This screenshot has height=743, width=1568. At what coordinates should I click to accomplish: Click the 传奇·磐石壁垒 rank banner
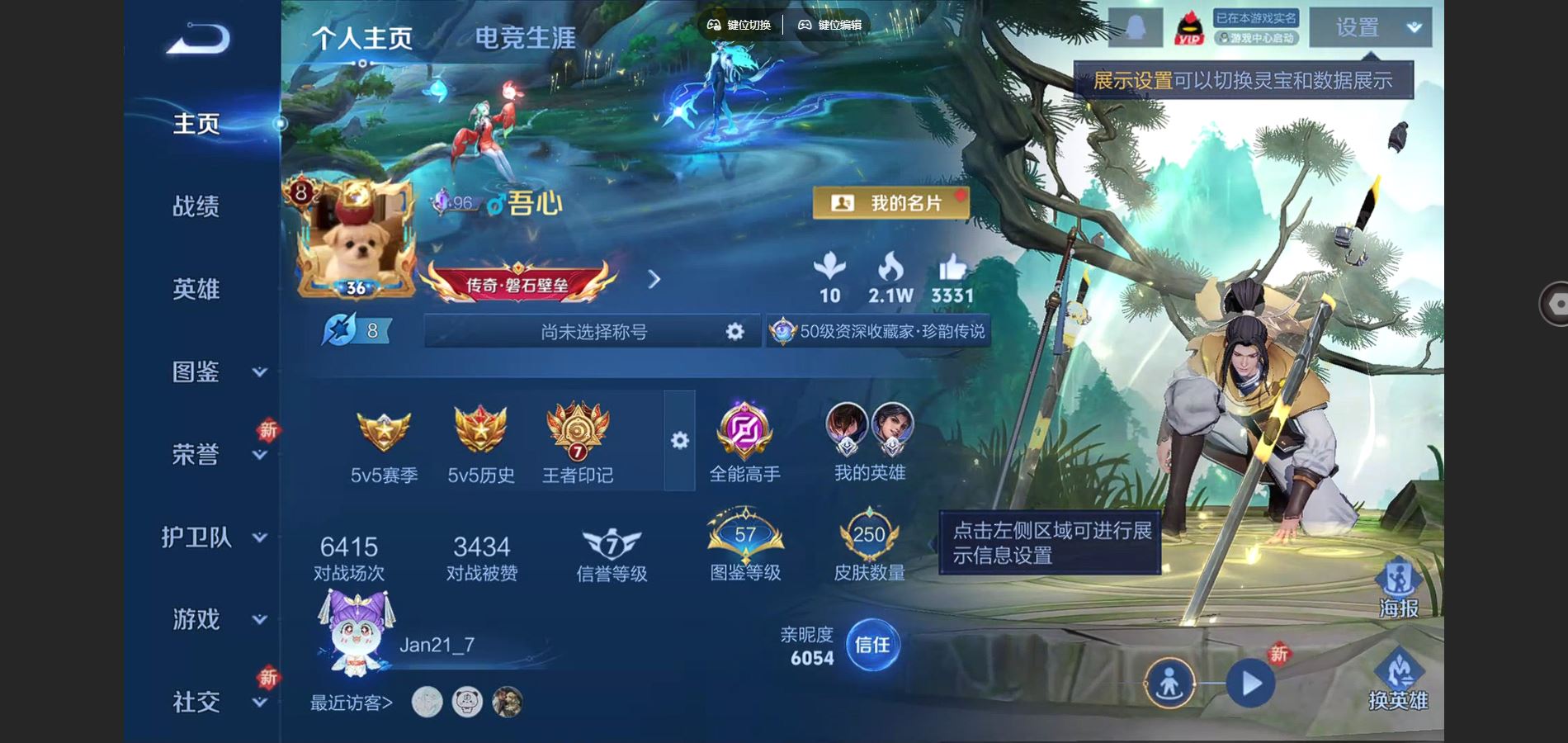[x=518, y=283]
